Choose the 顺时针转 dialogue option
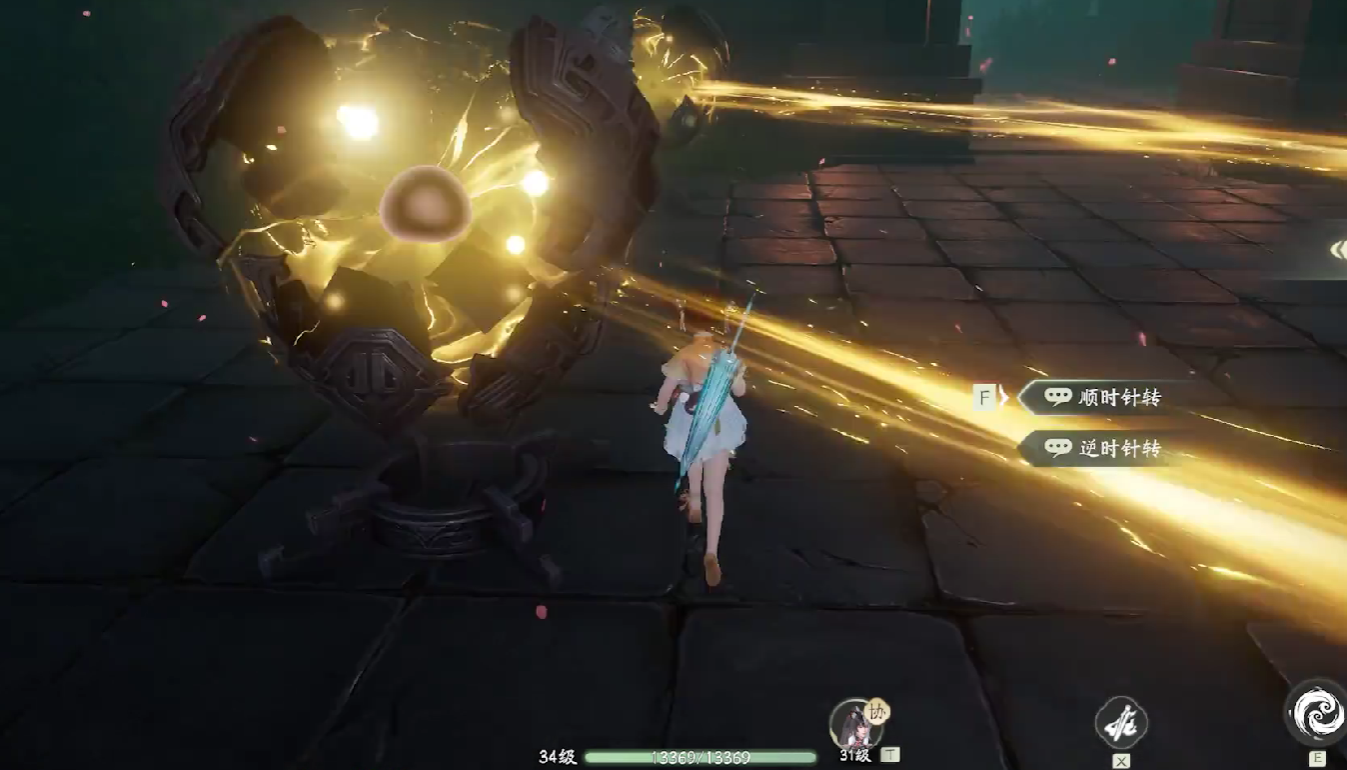The height and width of the screenshot is (770, 1347). (1105, 397)
